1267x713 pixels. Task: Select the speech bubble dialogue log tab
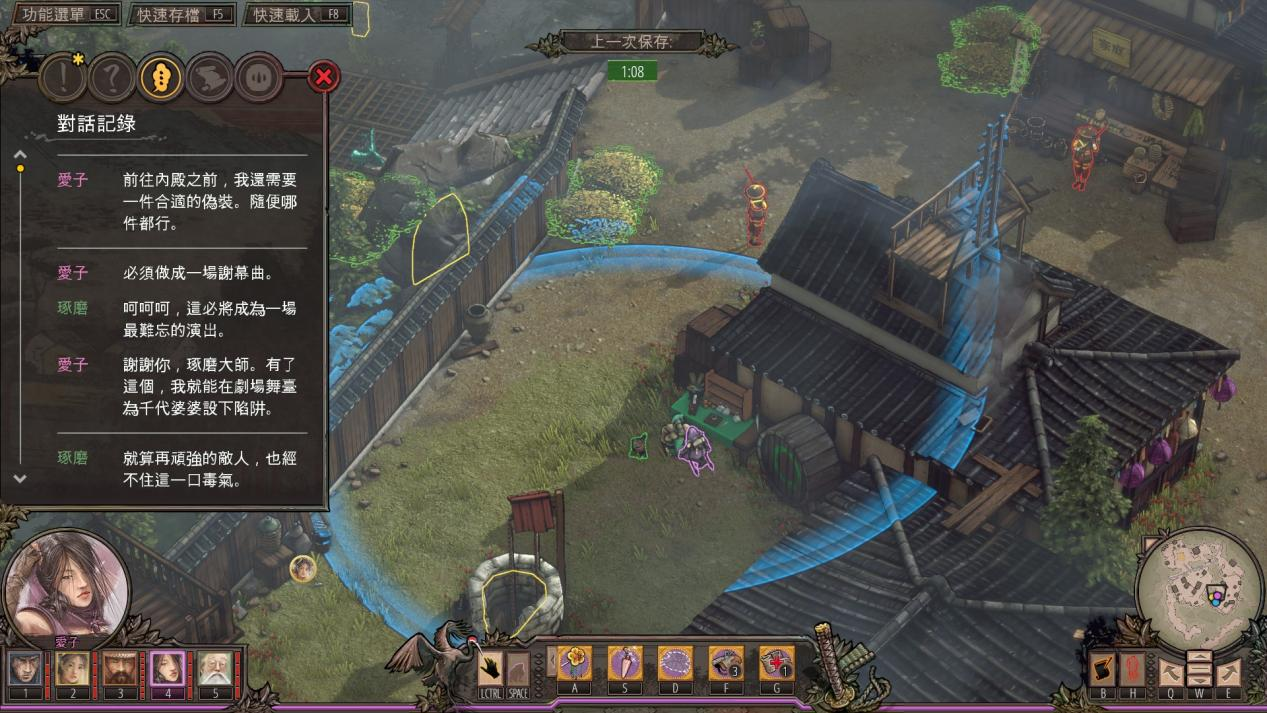[161, 76]
